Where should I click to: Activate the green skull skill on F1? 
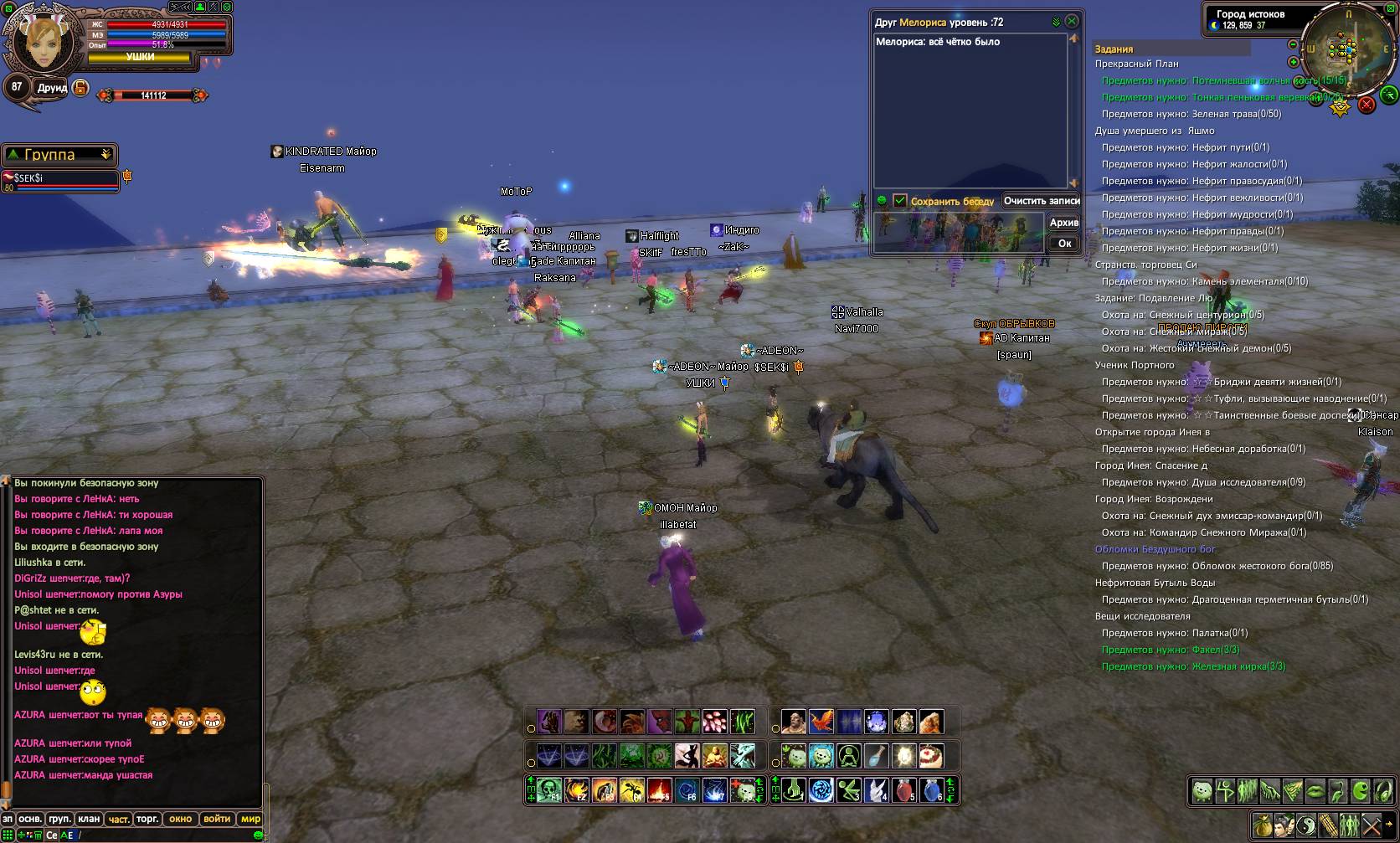click(549, 789)
